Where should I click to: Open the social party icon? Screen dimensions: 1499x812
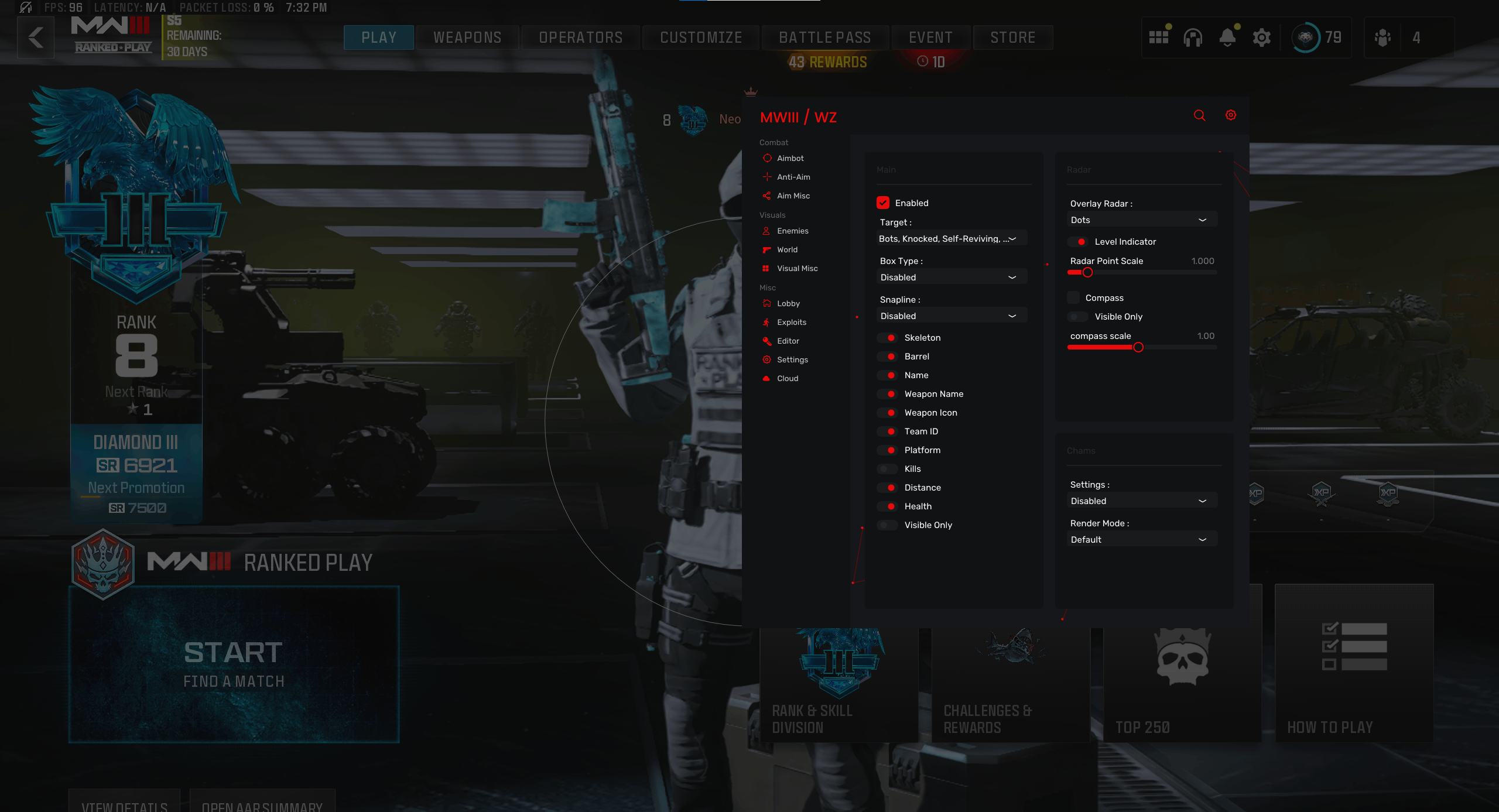point(1382,37)
